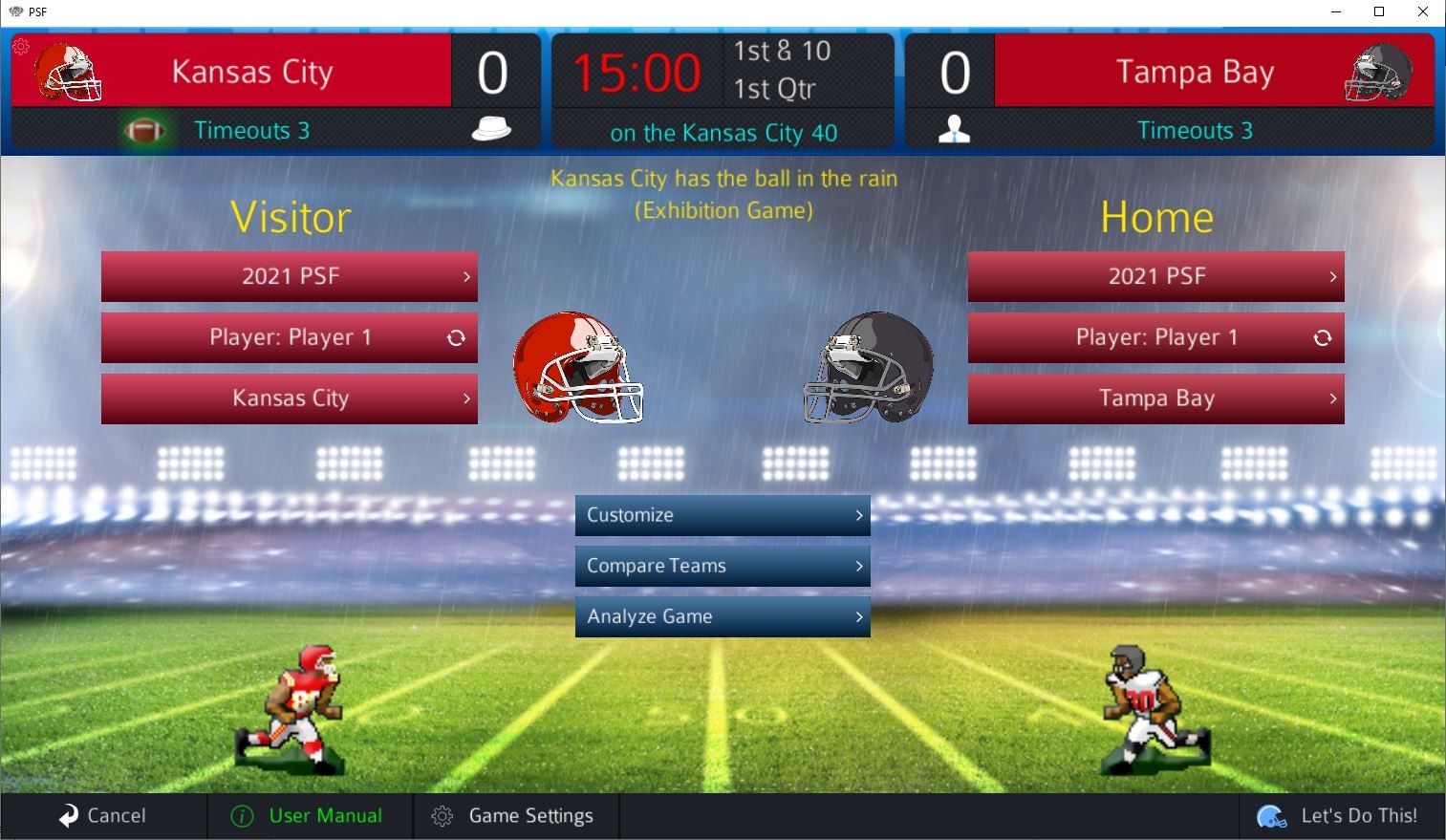Image resolution: width=1446 pixels, height=840 pixels.
Task: Toggle the football possession indicator on the scoreboard
Action: tap(143, 129)
